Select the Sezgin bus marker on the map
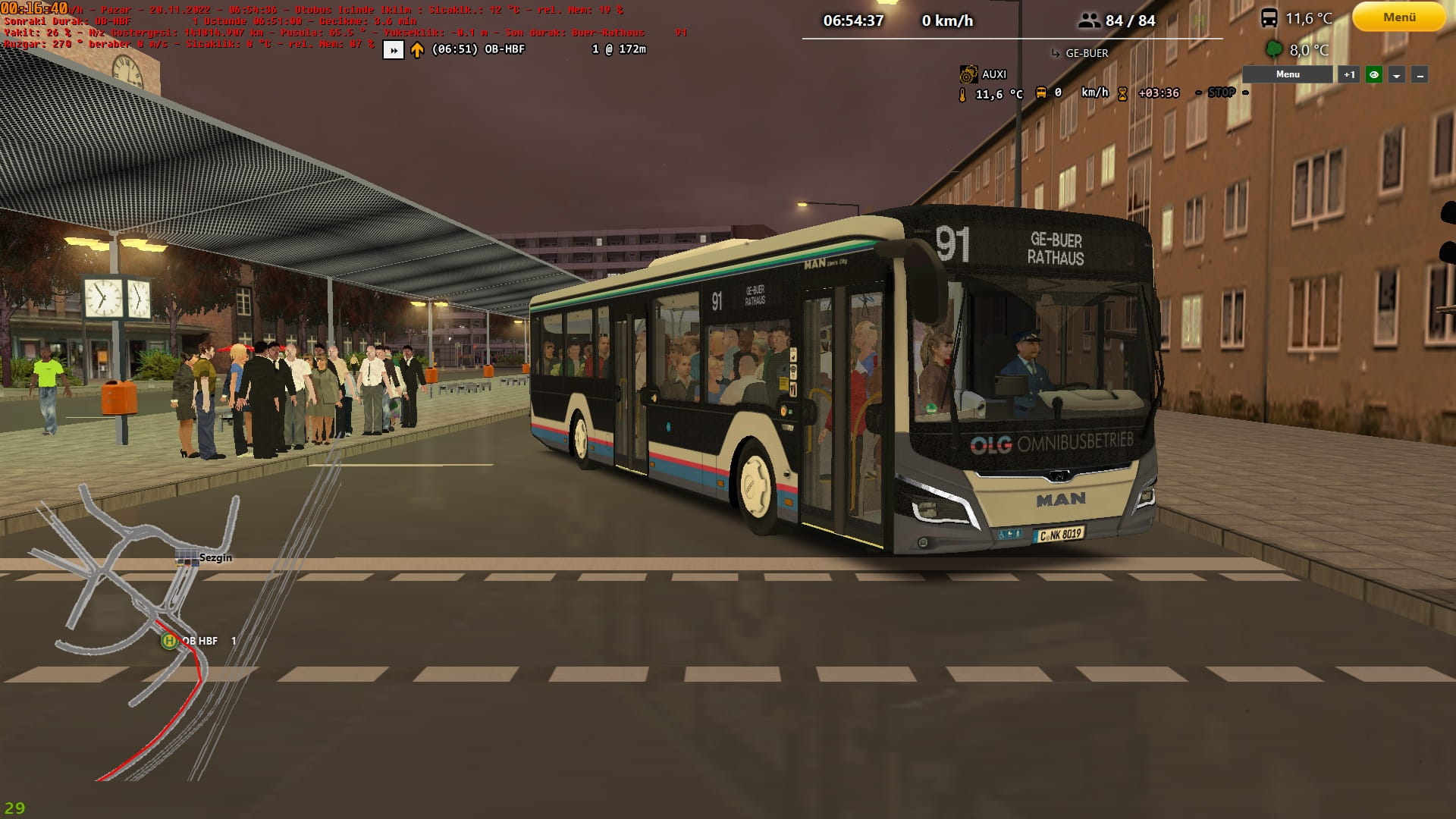Viewport: 1456px width, 819px height. [187, 558]
